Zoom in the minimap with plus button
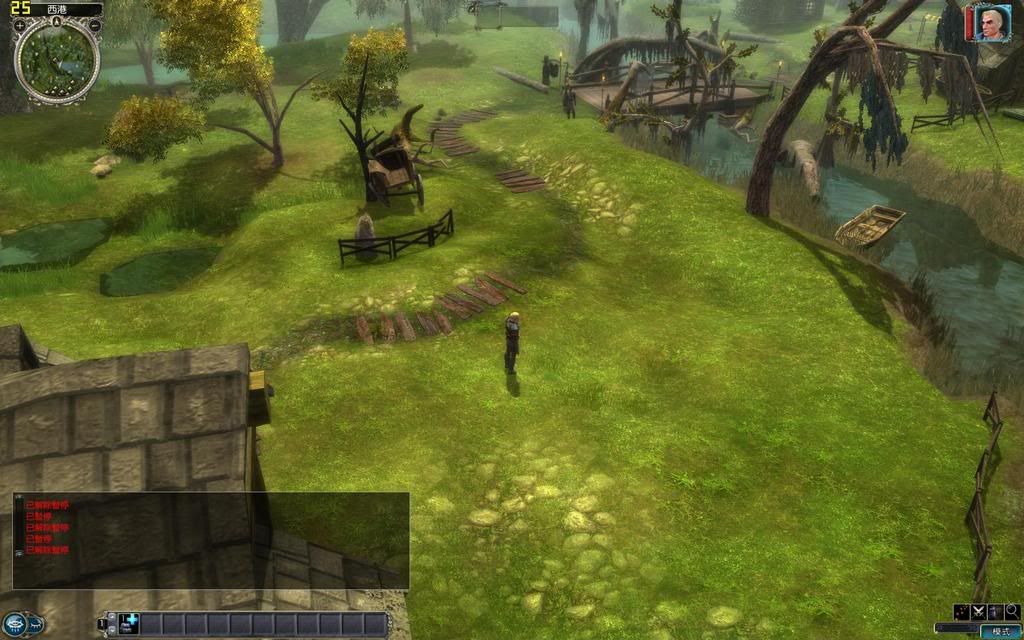1024x640 pixels. pos(20,25)
